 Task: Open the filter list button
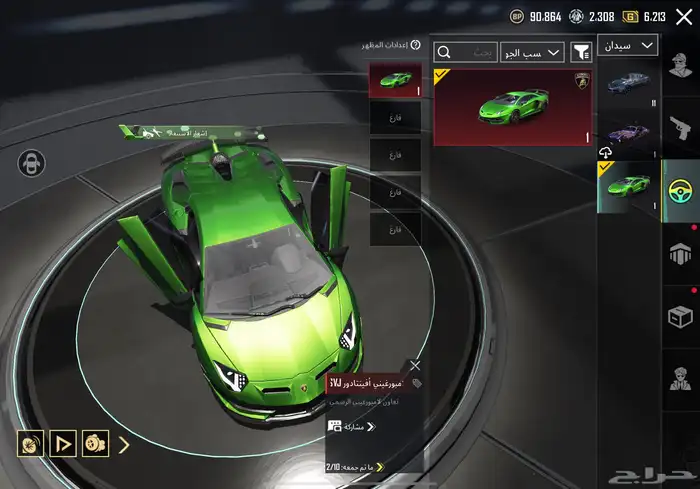click(581, 52)
